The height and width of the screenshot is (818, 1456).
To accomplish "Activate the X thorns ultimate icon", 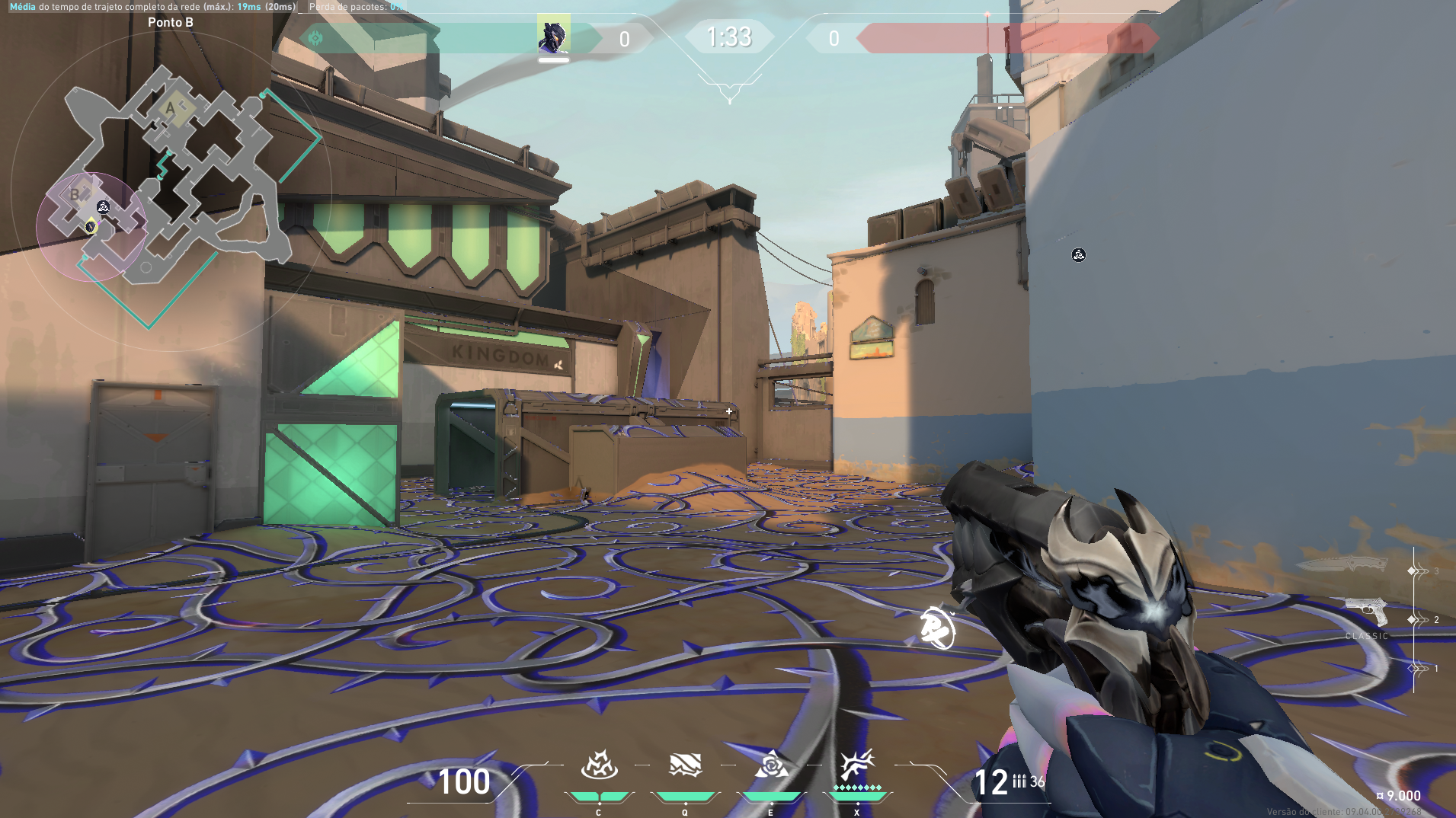I will pos(856,765).
